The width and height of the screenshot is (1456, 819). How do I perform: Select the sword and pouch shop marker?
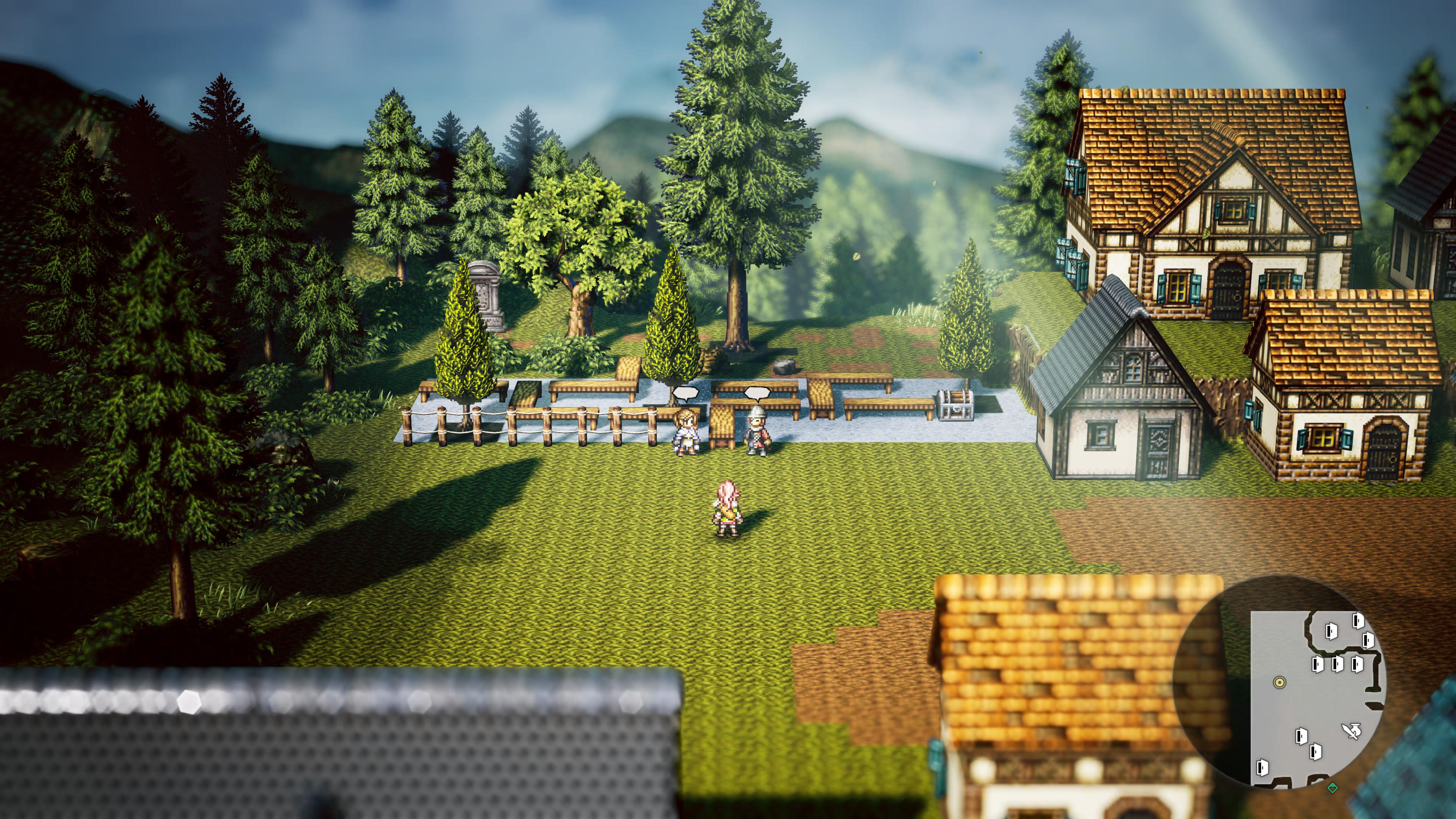point(1351,731)
